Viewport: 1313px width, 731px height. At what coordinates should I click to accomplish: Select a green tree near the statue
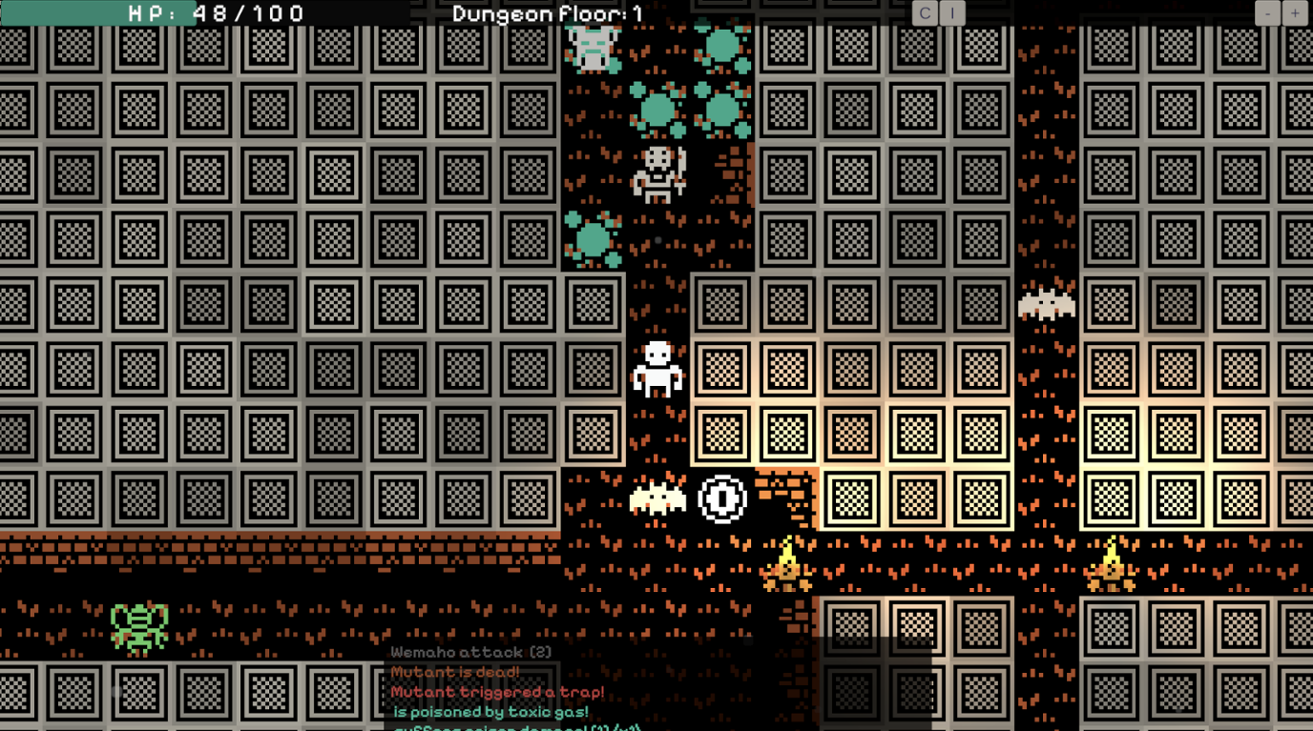pos(722,45)
